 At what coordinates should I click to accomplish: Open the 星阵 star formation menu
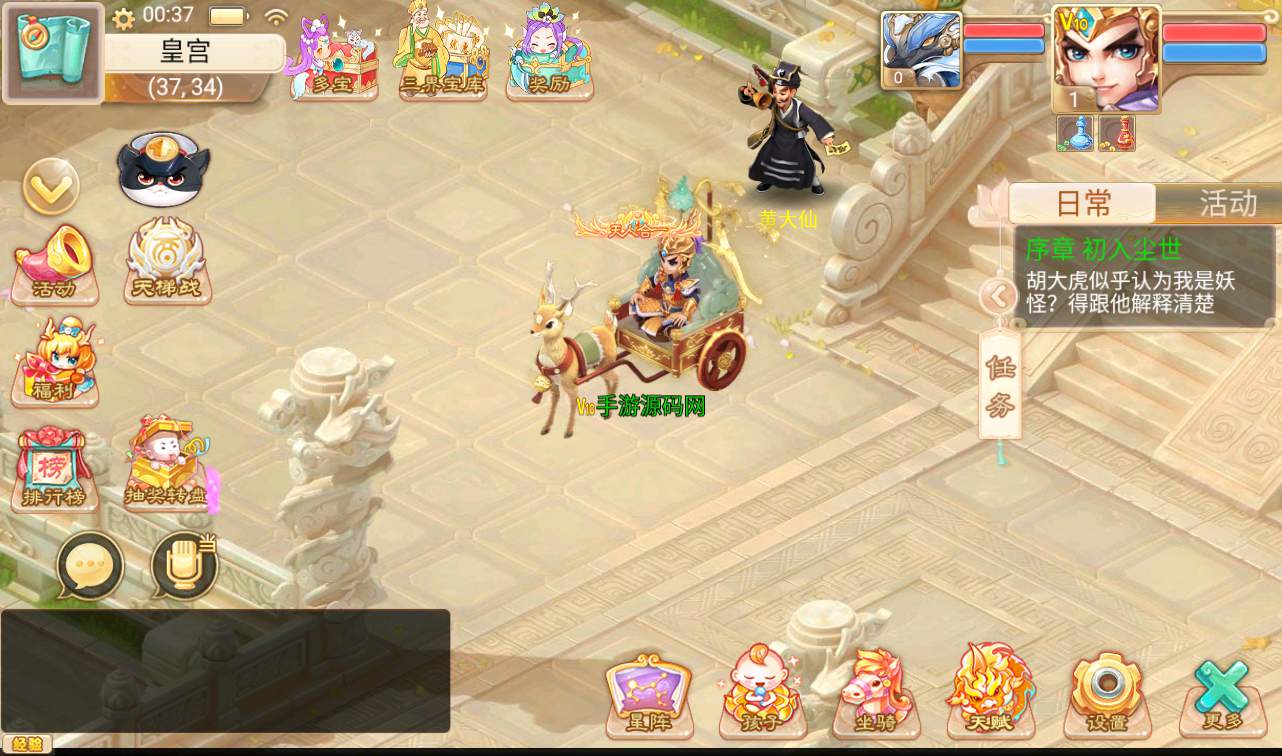(x=648, y=696)
